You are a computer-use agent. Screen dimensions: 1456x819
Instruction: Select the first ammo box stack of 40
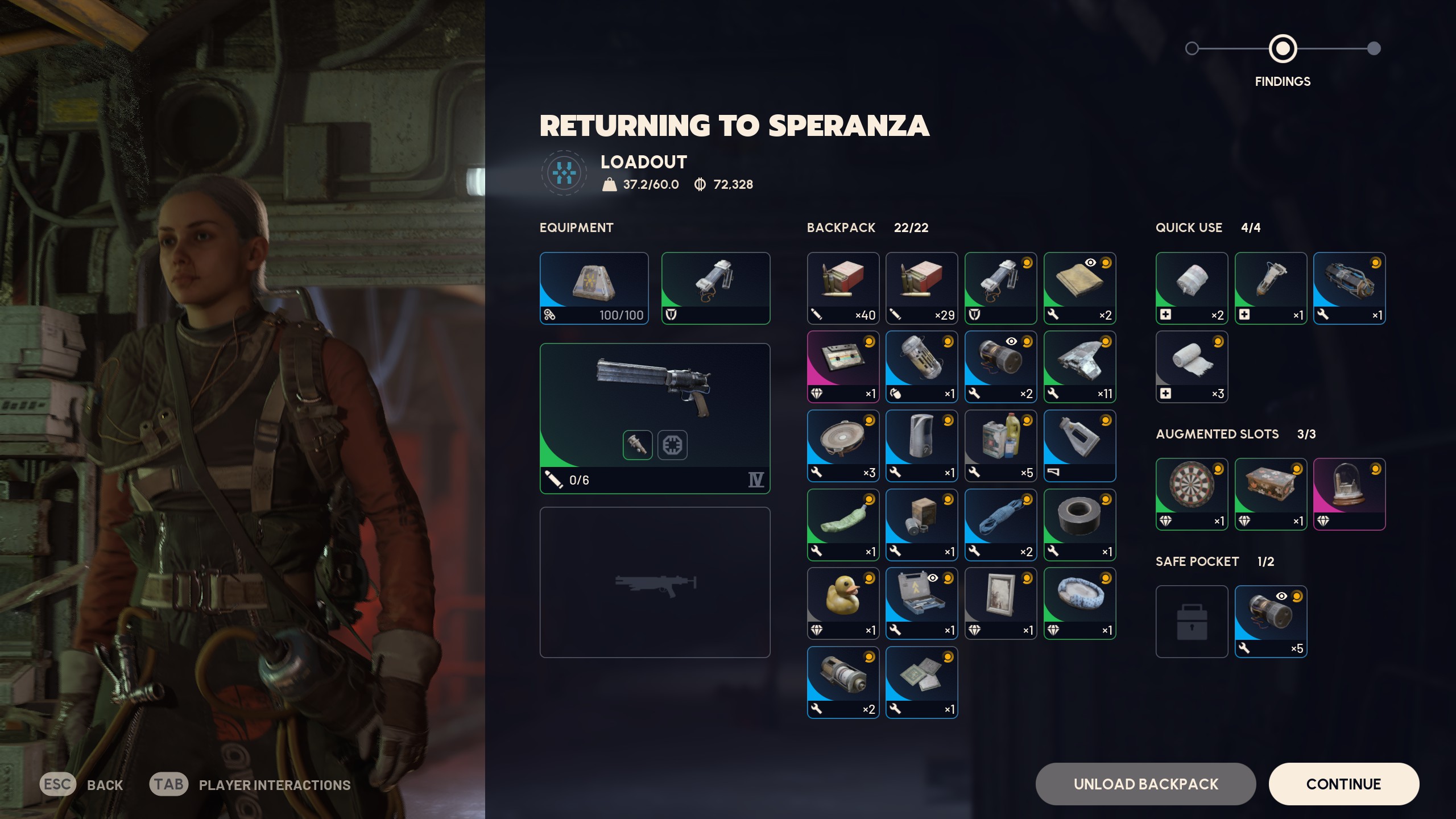[843, 288]
